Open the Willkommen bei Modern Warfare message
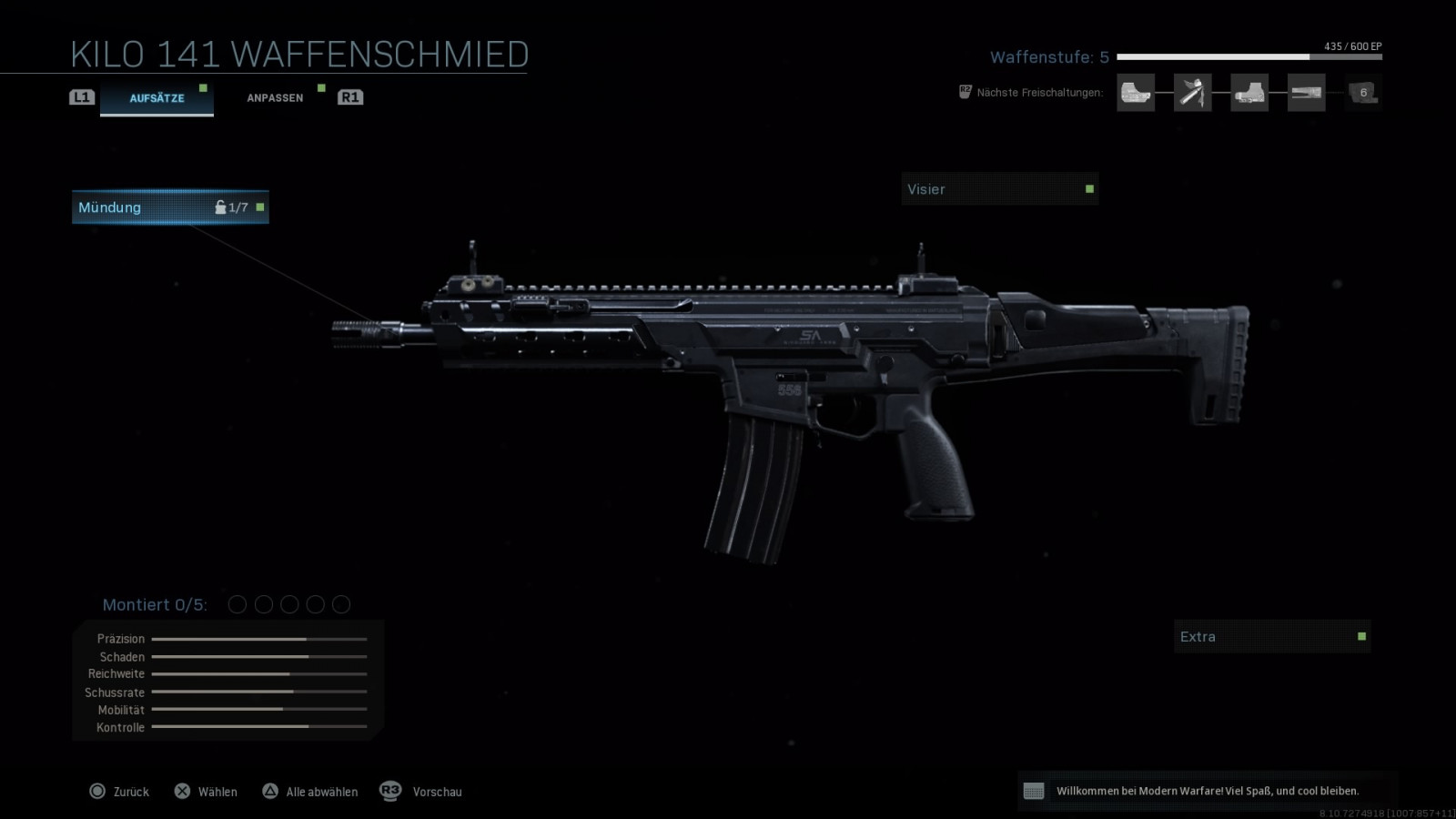1456x819 pixels. [1207, 791]
